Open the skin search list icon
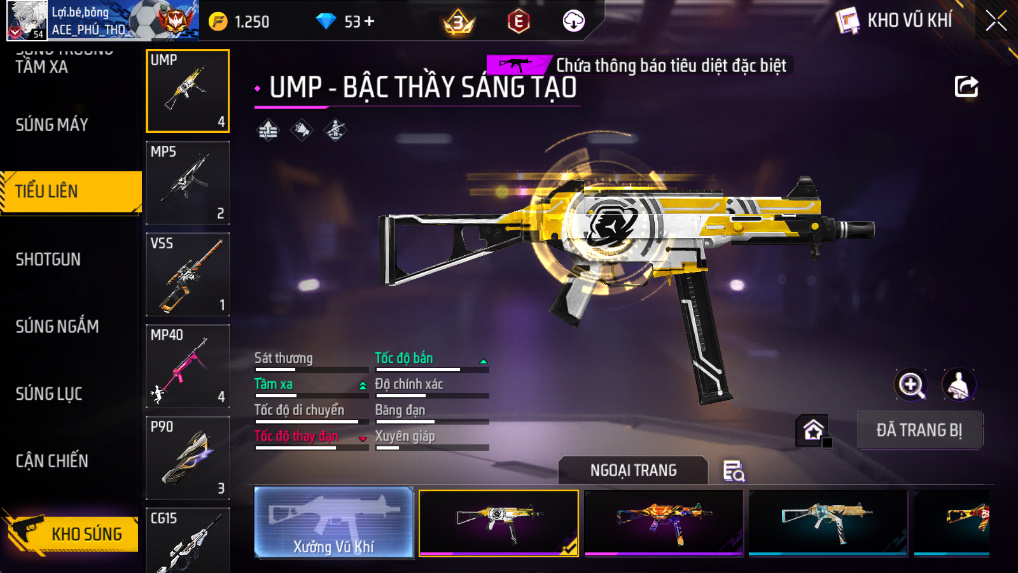The width and height of the screenshot is (1018, 573). [x=734, y=471]
